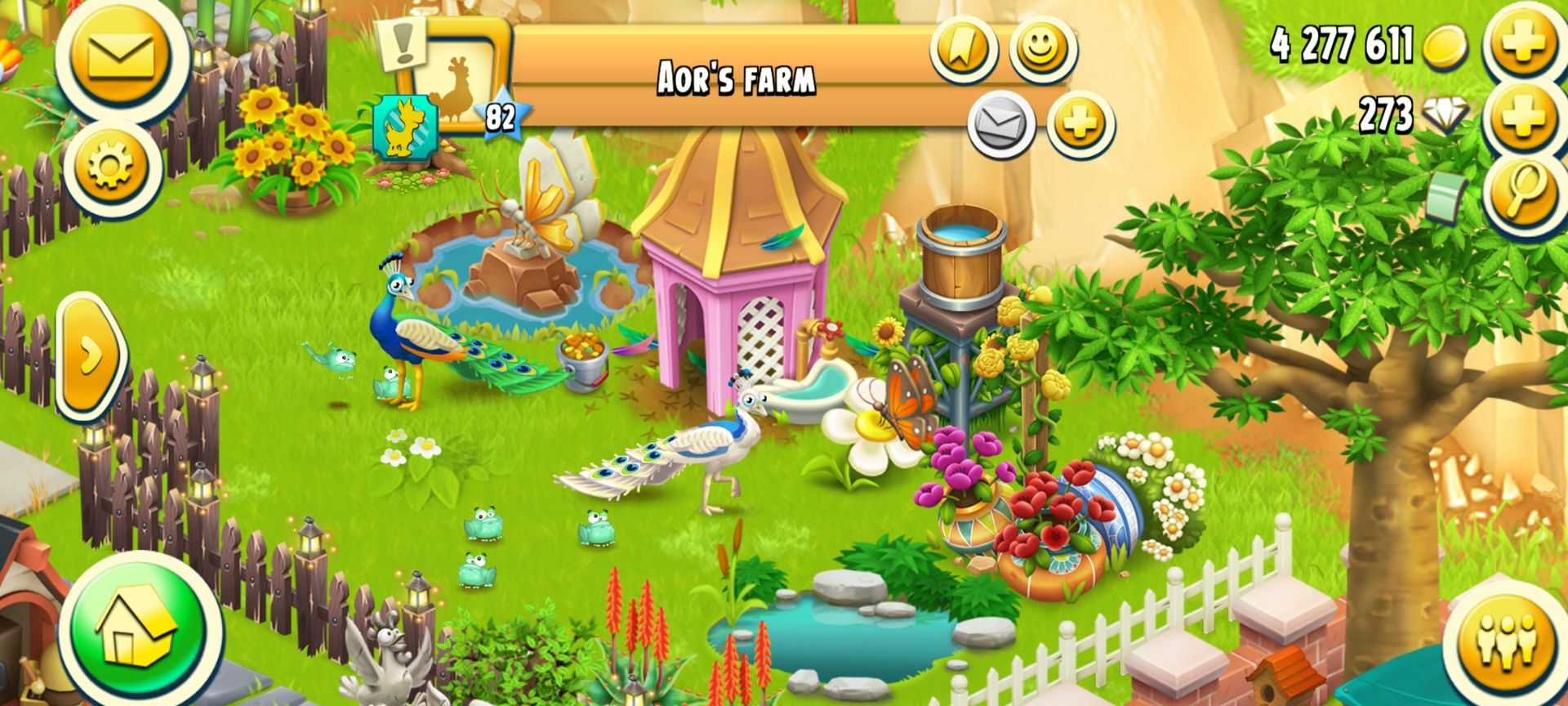Open the teal neighborhood horse badge
The width and height of the screenshot is (1568, 706).
pos(406,128)
